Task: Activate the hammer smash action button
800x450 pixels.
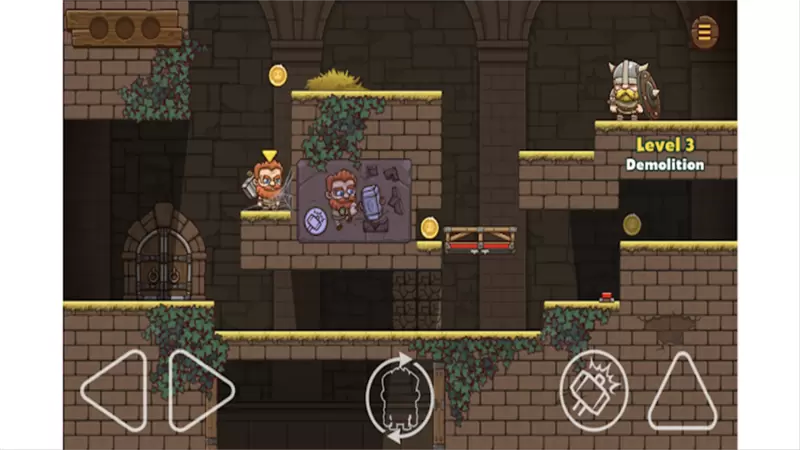Action: pos(593,390)
